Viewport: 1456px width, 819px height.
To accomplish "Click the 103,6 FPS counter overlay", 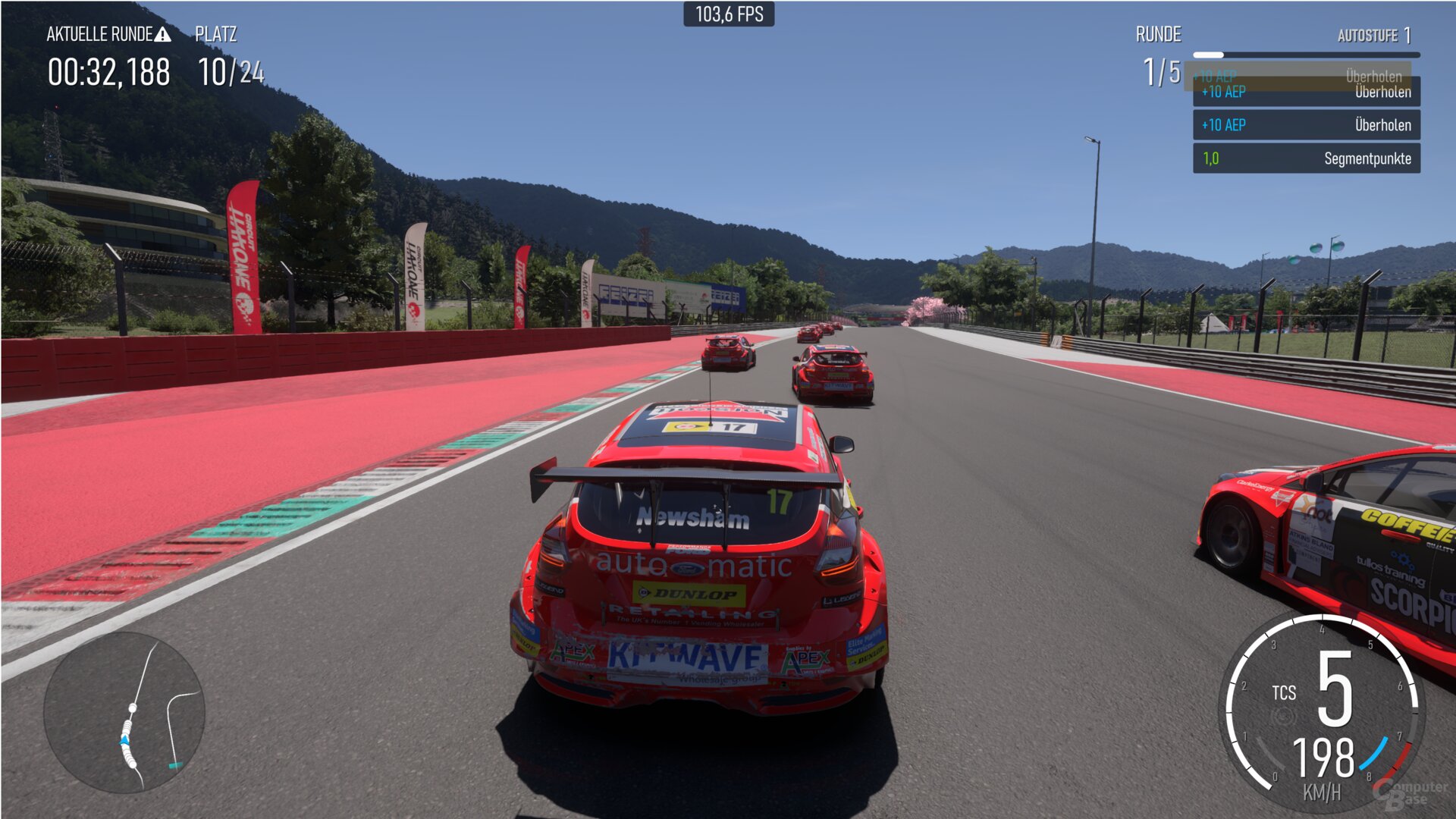I will click(728, 12).
